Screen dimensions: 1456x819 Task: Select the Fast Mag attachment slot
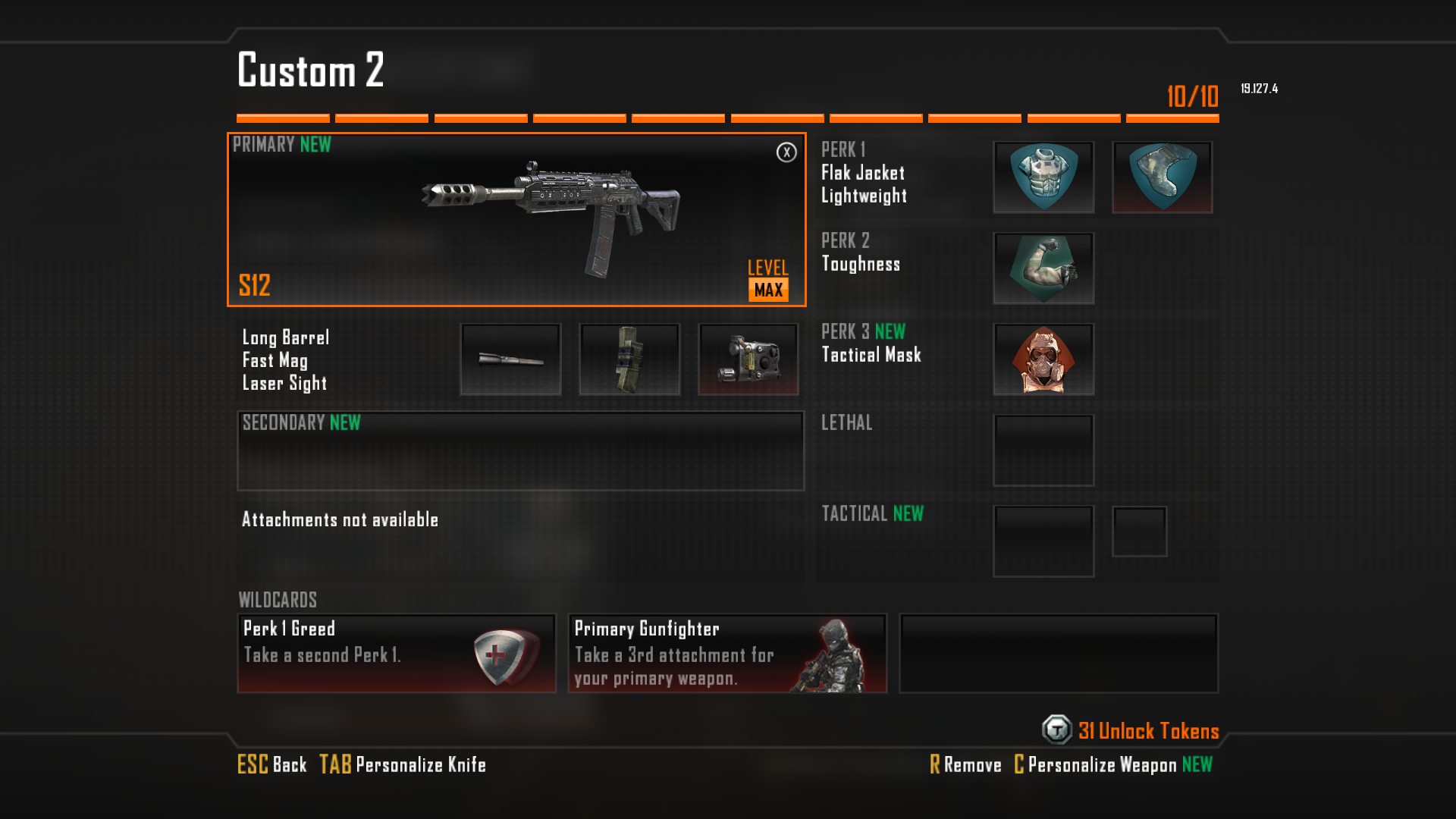pyautogui.click(x=629, y=359)
